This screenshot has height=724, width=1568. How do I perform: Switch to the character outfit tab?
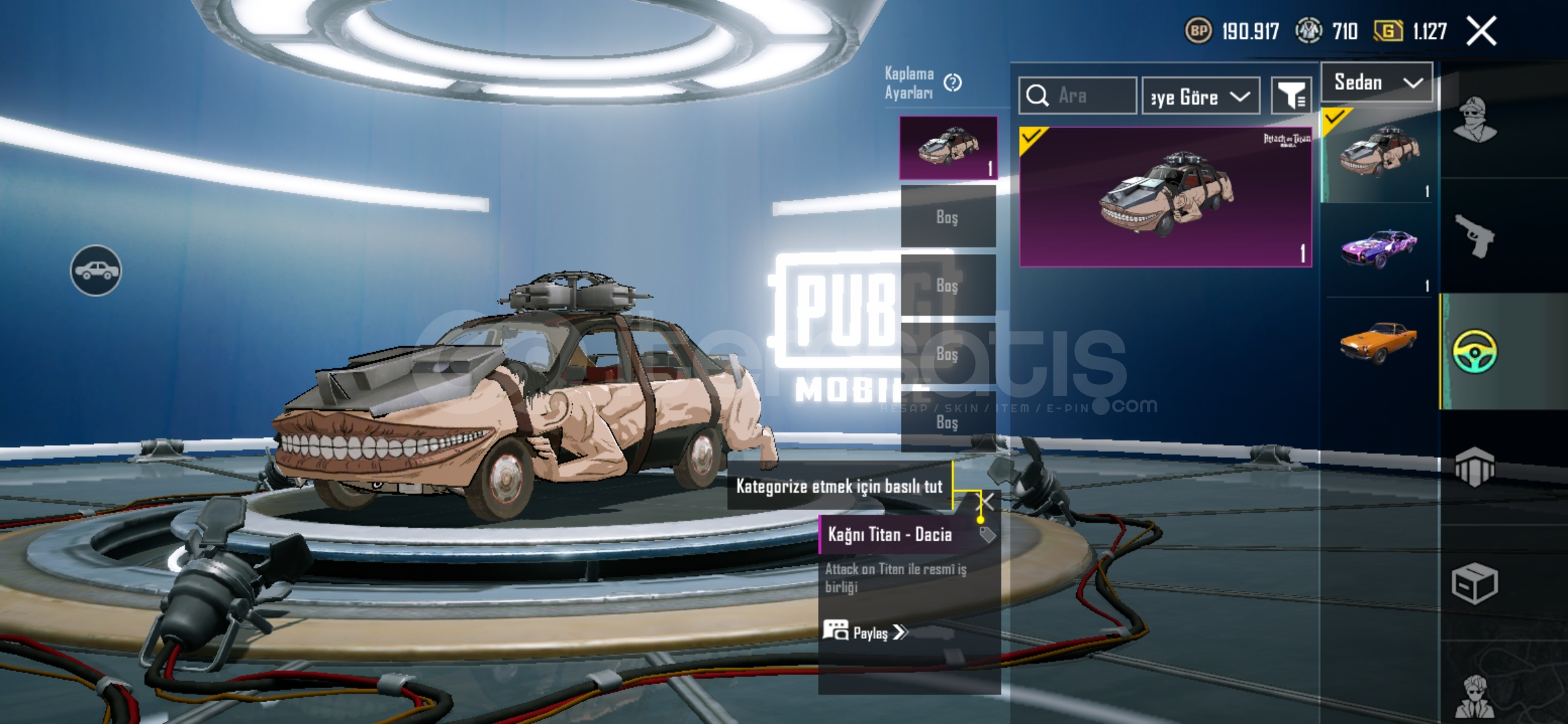pos(1476,121)
